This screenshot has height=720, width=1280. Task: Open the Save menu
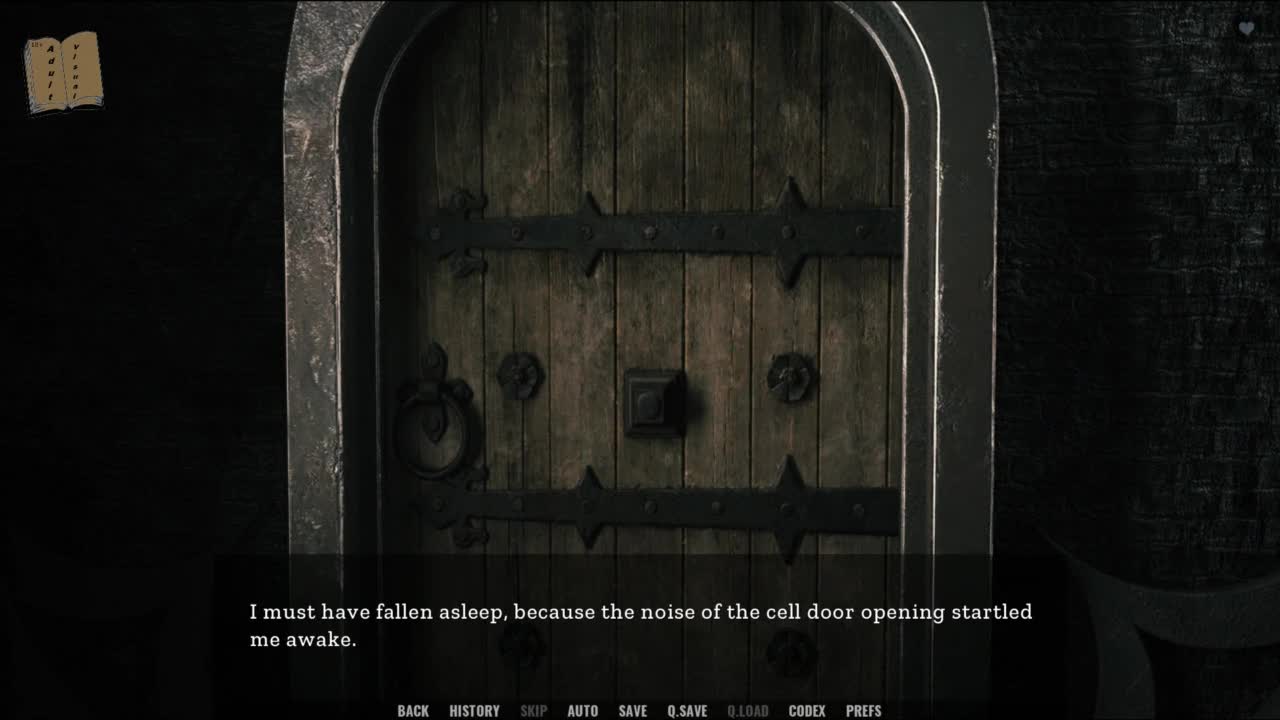(632, 711)
